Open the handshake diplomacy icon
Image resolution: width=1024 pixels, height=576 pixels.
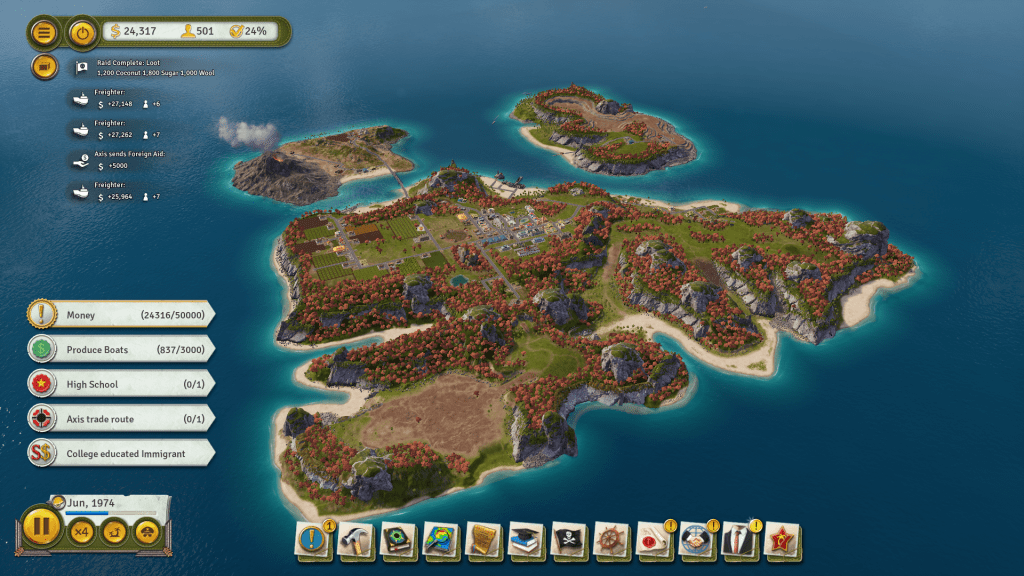tap(696, 540)
